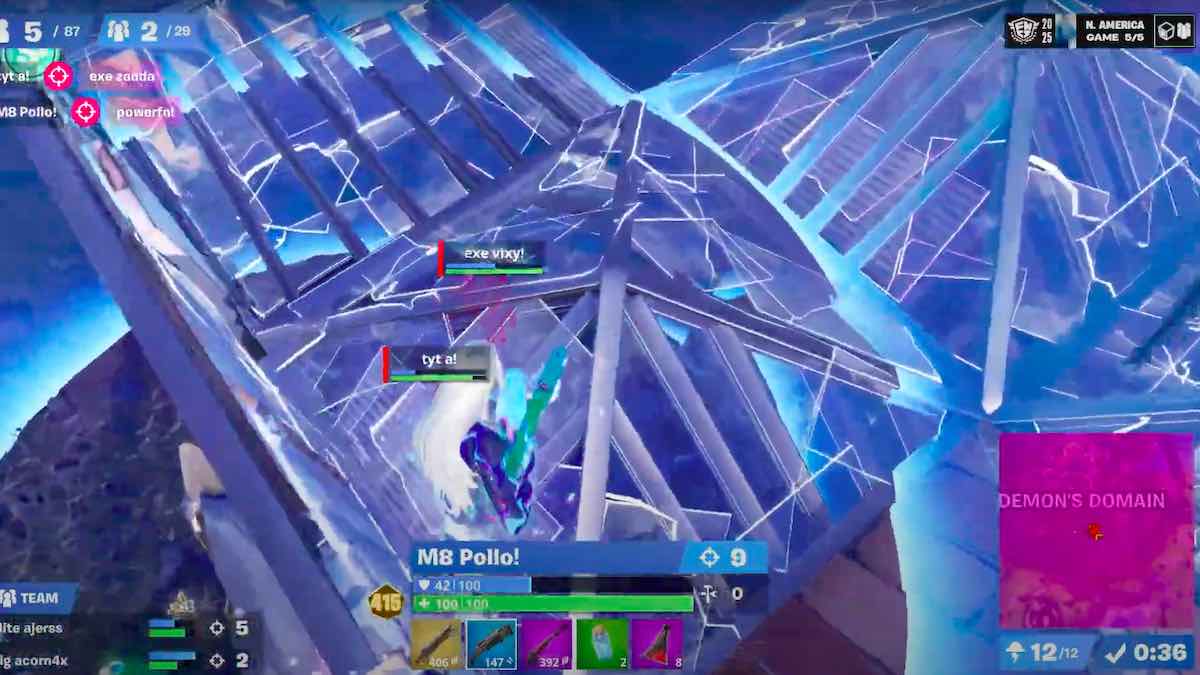Viewport: 1200px width, 675px height.
Task: Click the N. America Game 5/5 panel
Action: (1117, 30)
